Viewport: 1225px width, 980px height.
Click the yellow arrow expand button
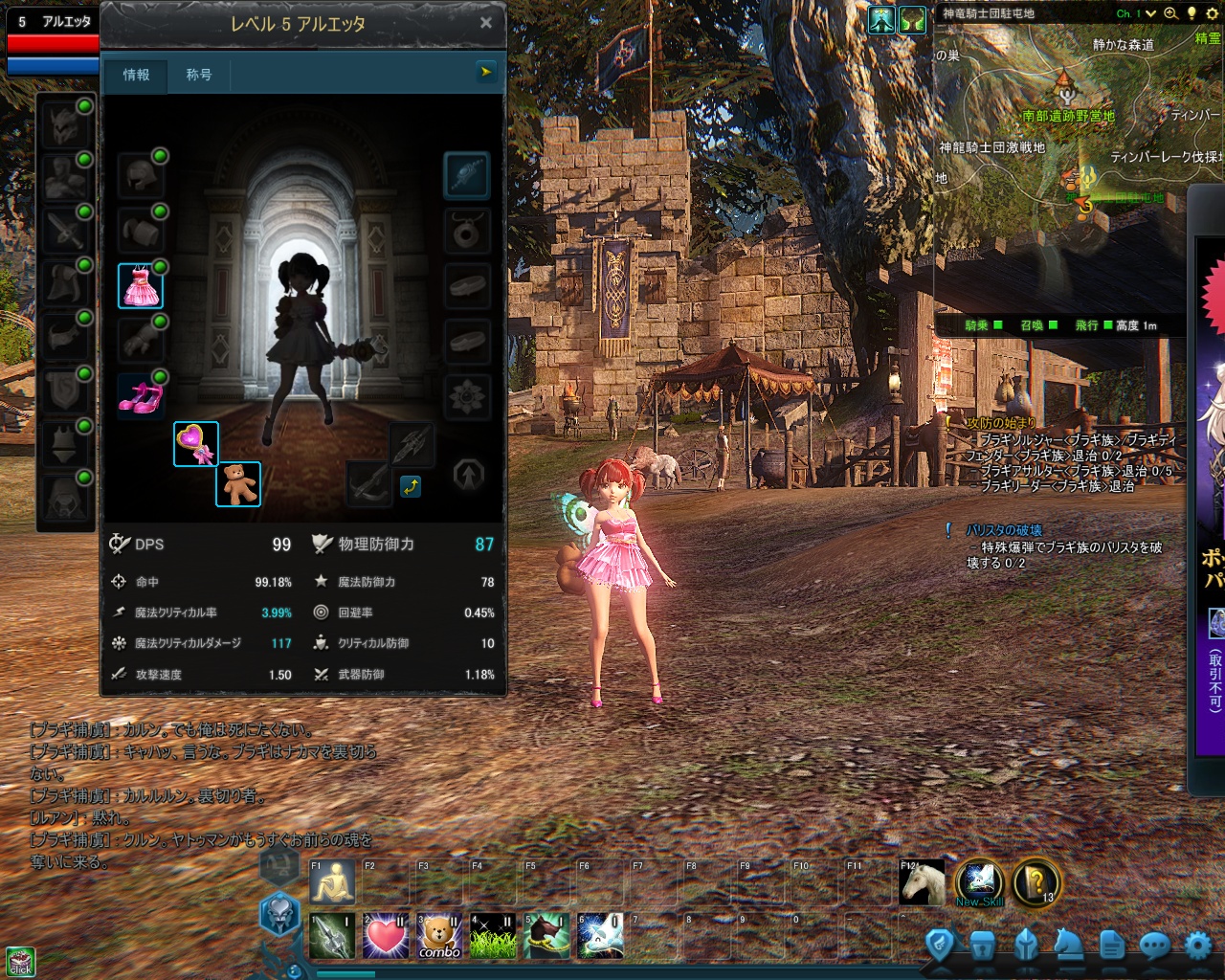pos(486,72)
